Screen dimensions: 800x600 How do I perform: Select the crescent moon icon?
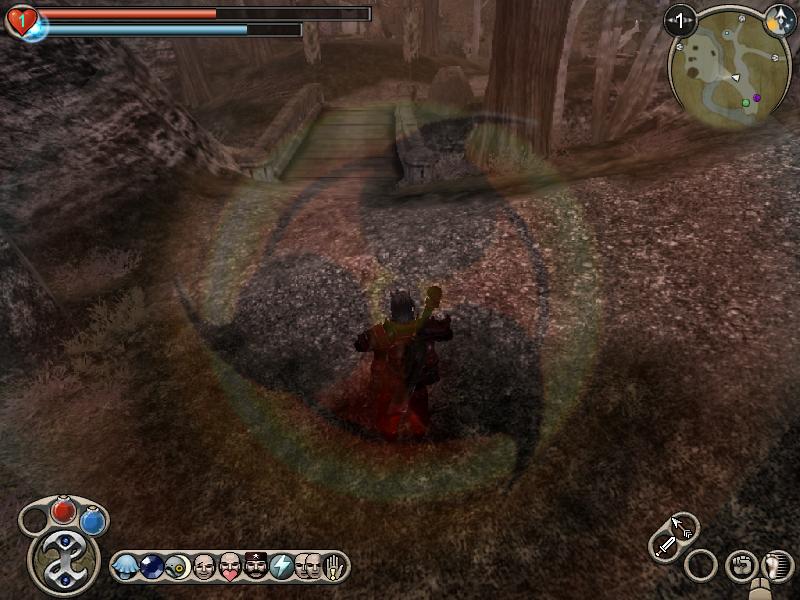pyautogui.click(x=178, y=567)
